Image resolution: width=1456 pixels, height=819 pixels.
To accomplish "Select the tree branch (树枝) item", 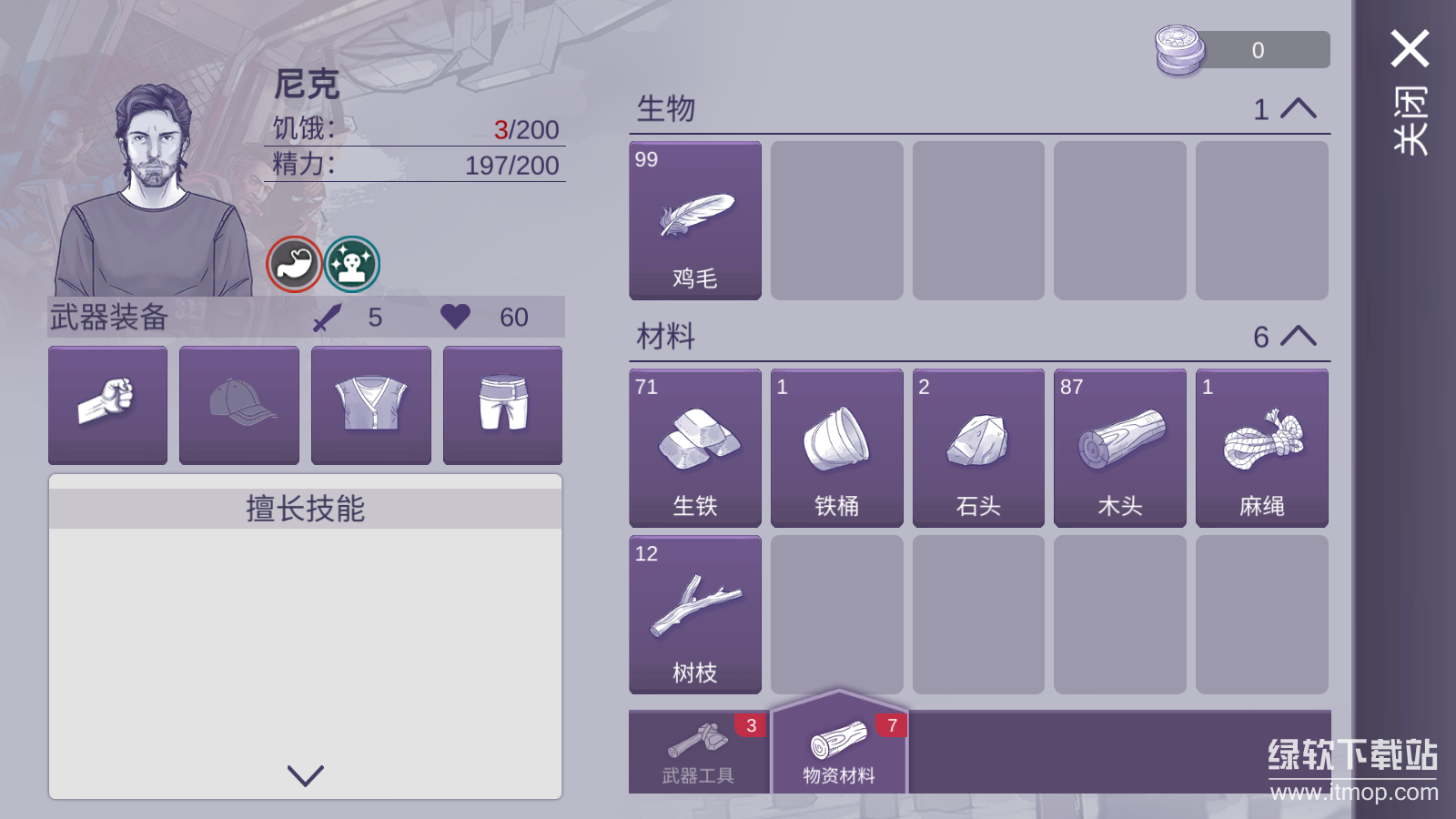I will (x=693, y=614).
